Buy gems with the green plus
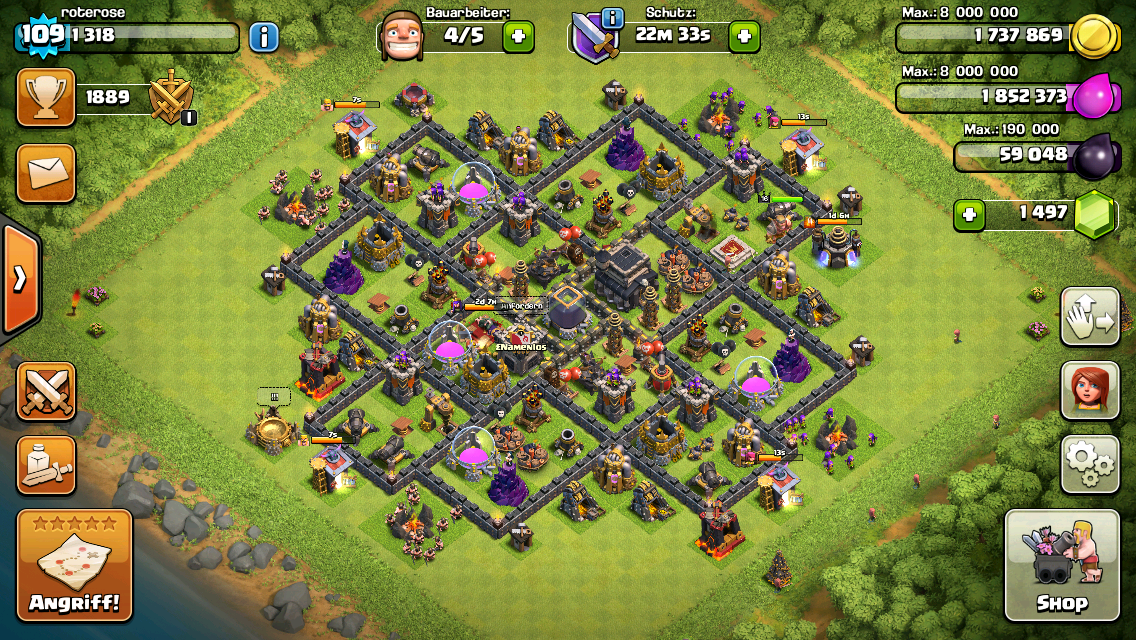The image size is (1136, 640). tap(967, 214)
